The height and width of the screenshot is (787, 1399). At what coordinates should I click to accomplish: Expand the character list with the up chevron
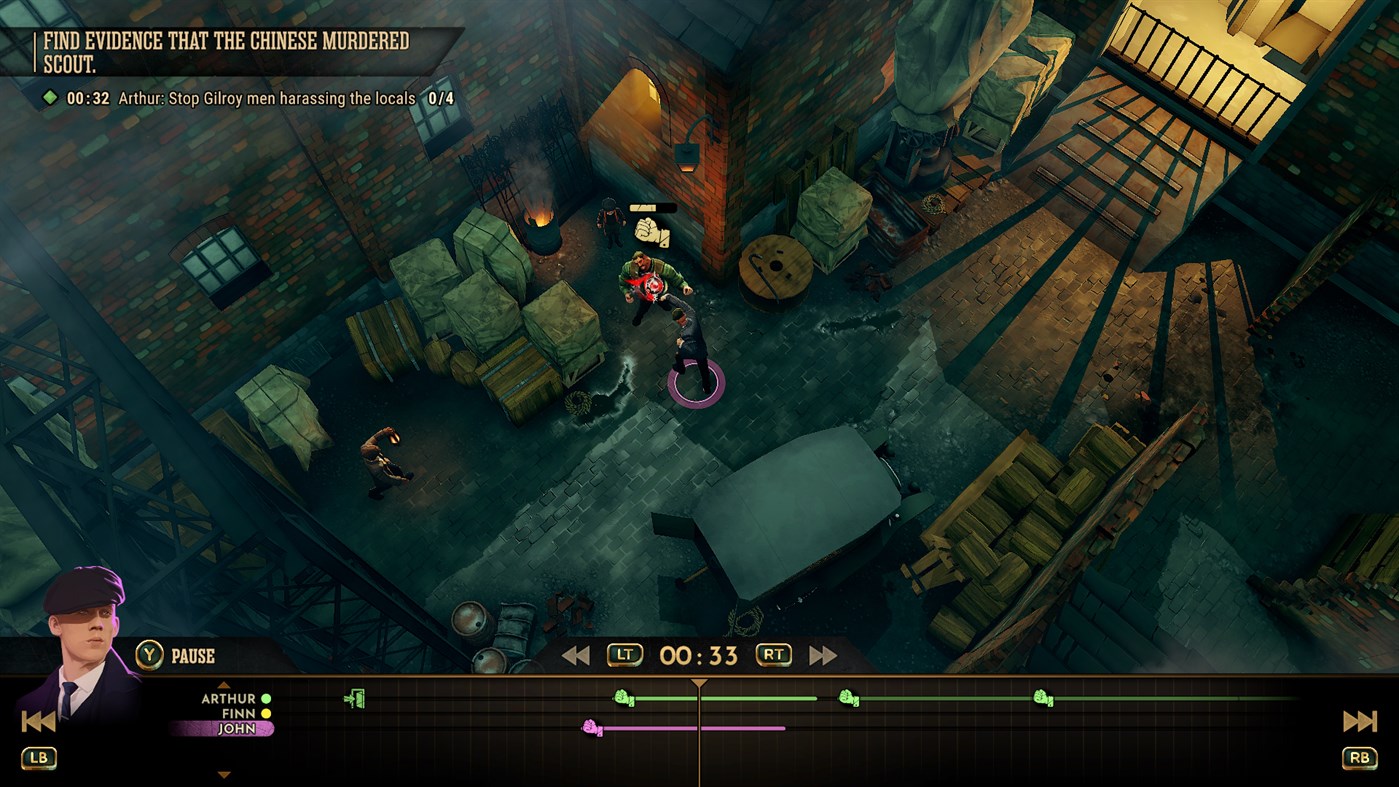click(222, 686)
